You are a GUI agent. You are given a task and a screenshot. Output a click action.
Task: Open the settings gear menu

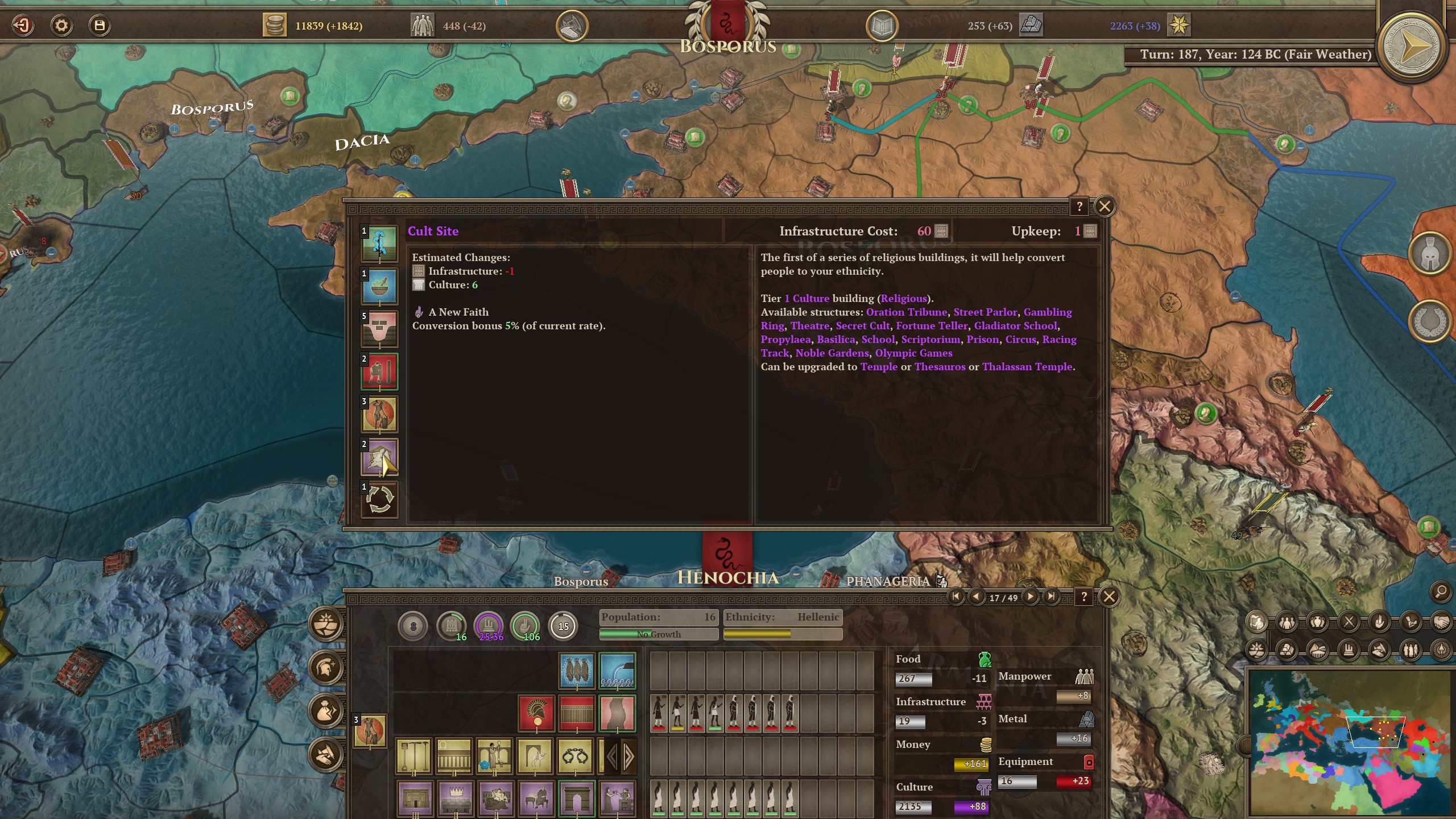61,26
